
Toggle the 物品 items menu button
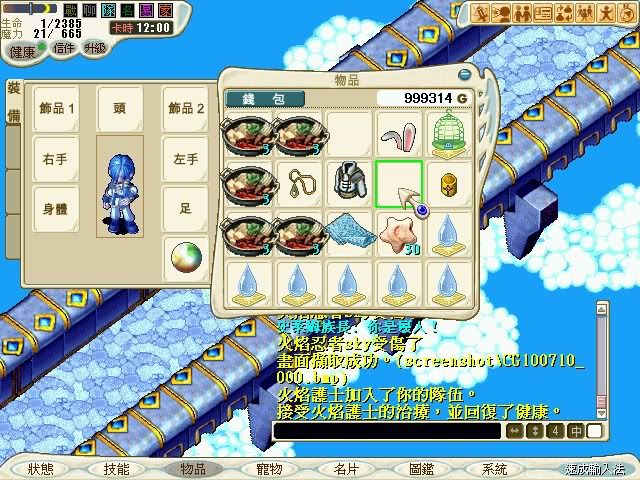tap(193, 468)
